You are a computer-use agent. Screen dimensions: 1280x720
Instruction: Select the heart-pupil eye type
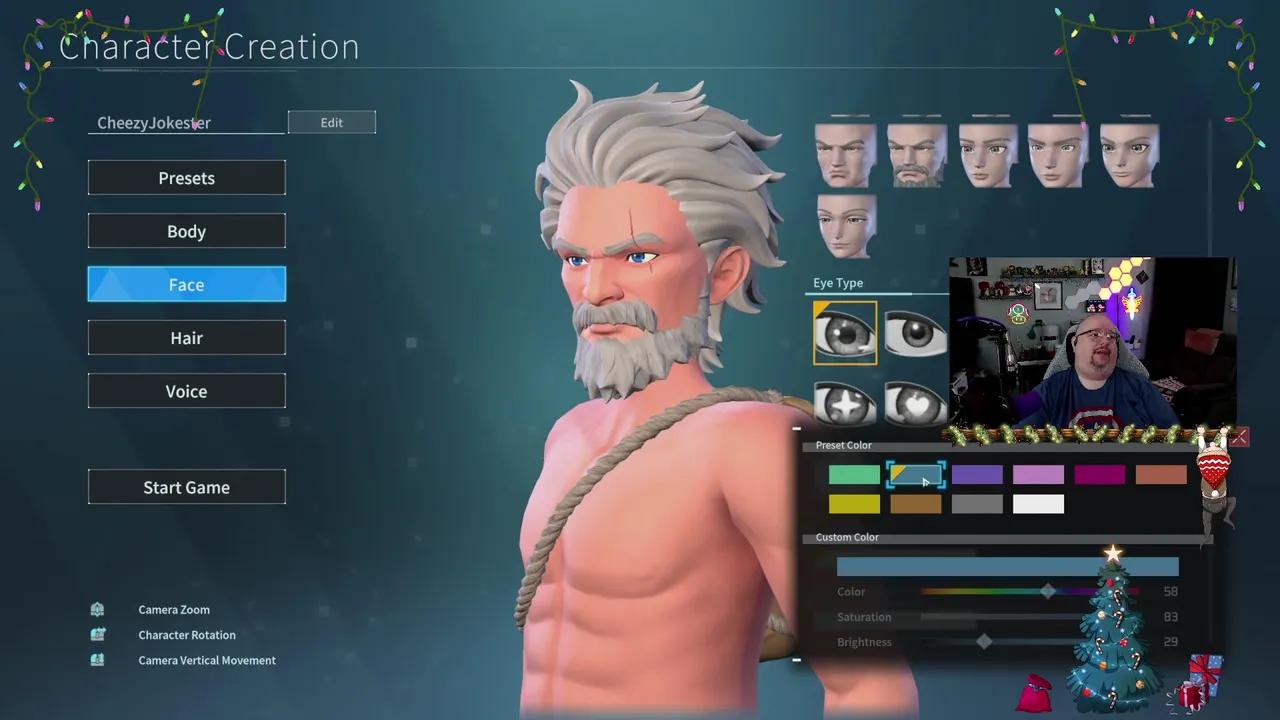(916, 403)
